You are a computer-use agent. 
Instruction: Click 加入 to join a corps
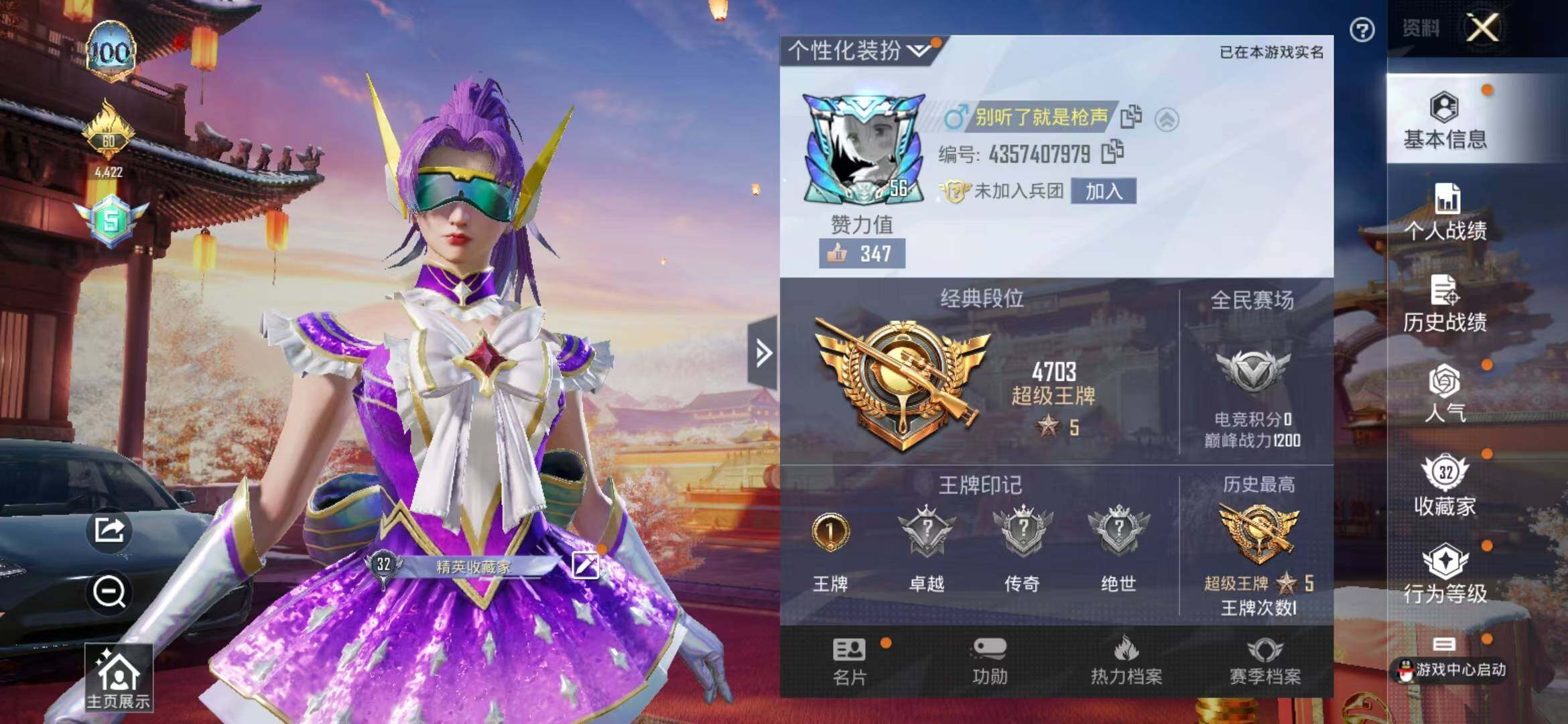tap(1103, 191)
